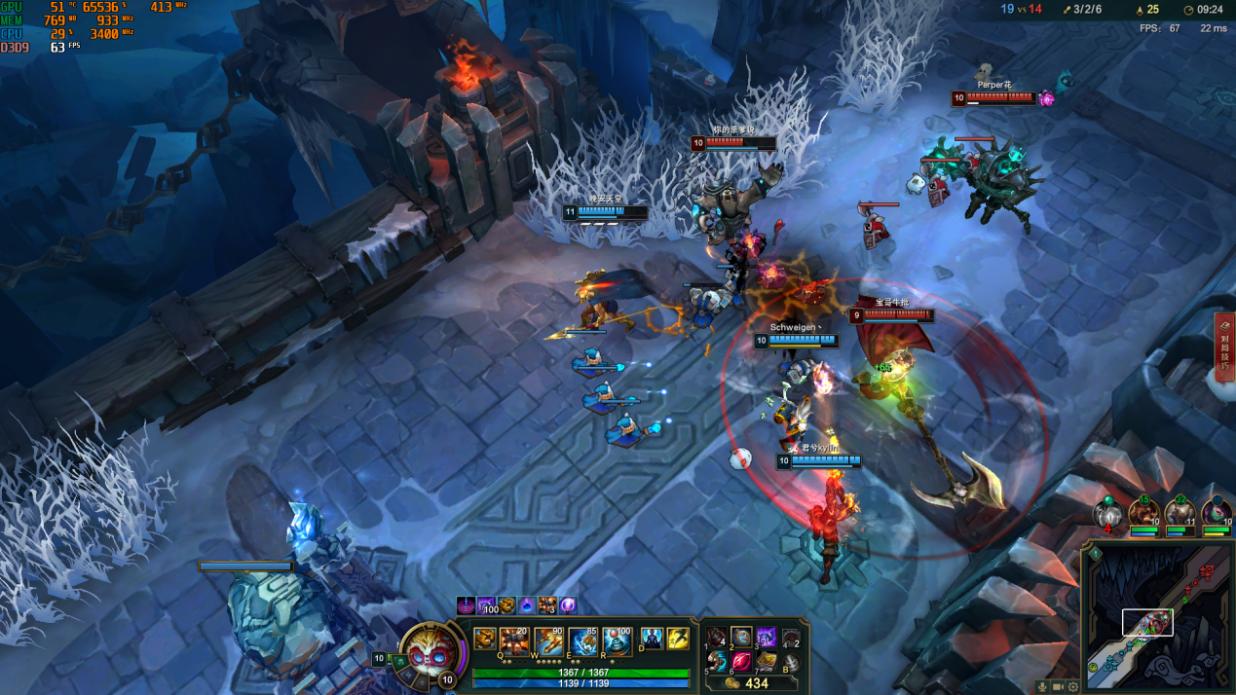Toggle the microphone button by the minimap
Image resolution: width=1236 pixels, height=695 pixels.
[x=1044, y=687]
